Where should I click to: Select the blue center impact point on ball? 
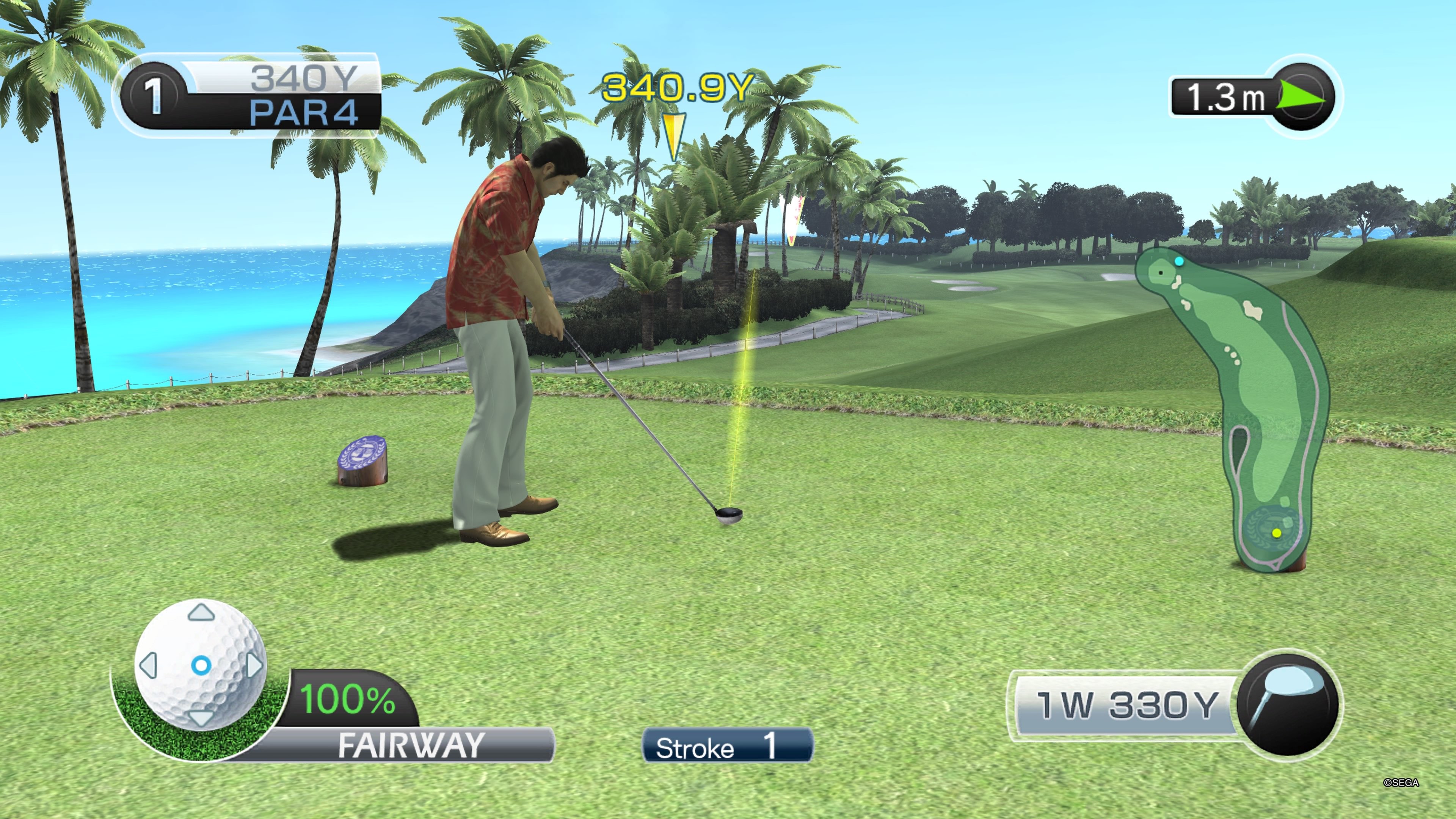coord(201,665)
